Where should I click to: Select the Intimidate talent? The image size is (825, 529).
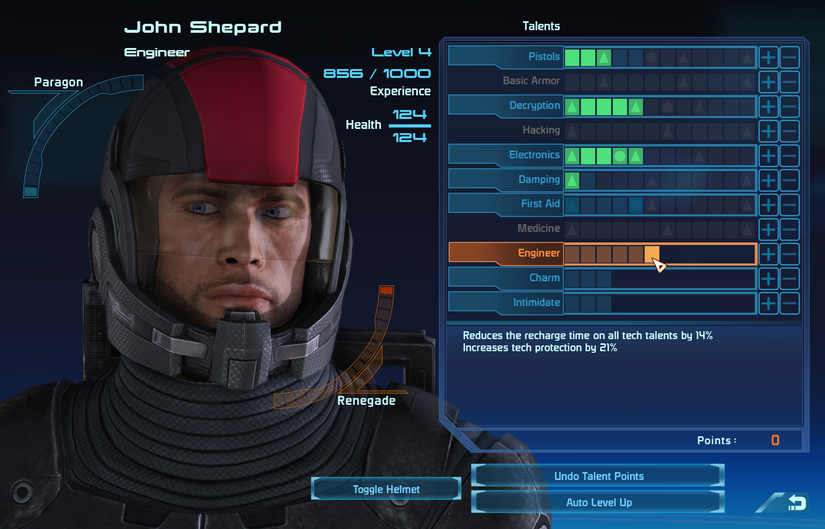506,302
